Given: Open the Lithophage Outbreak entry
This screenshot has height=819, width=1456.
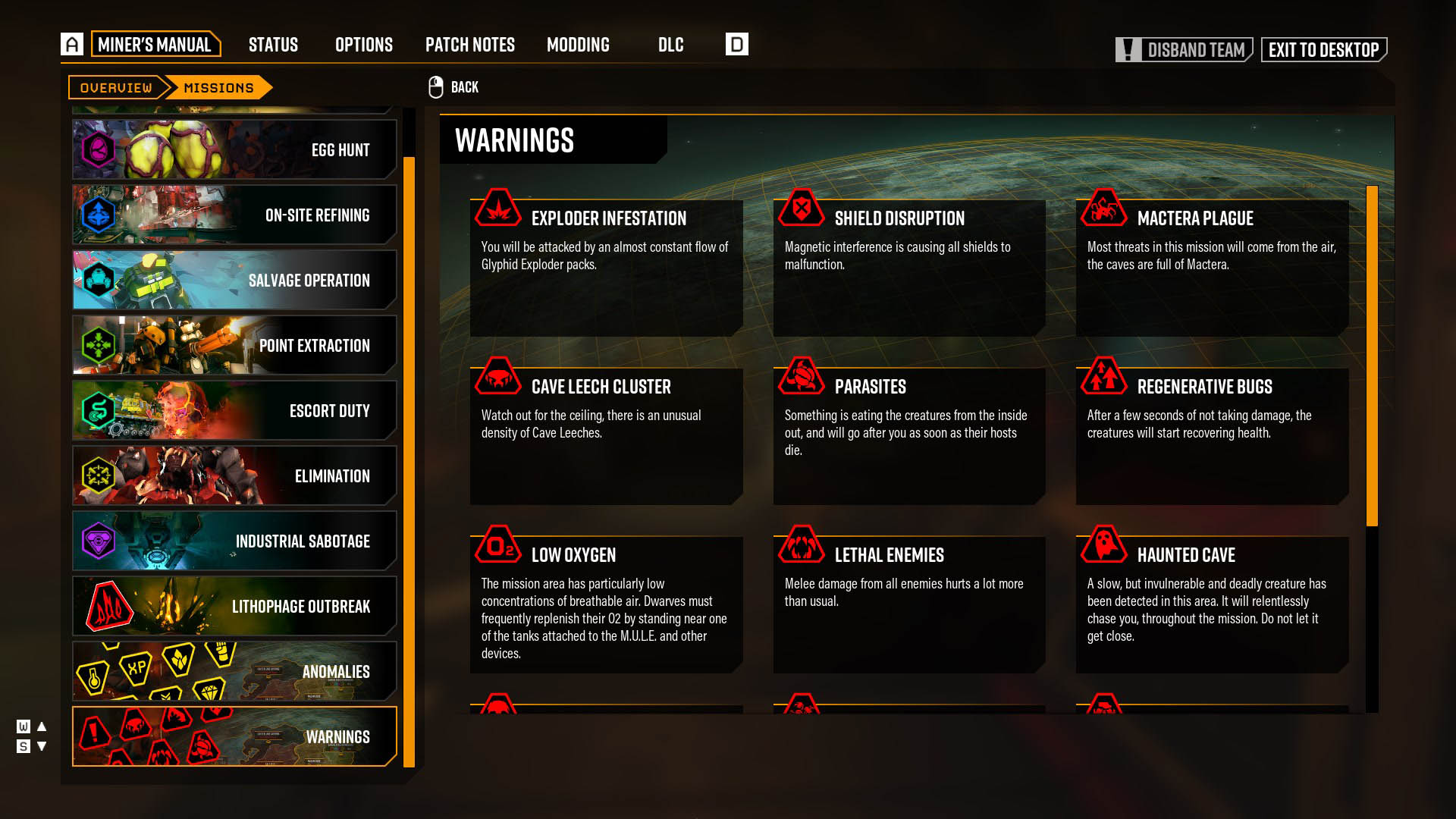Looking at the screenshot, I should tap(234, 606).
